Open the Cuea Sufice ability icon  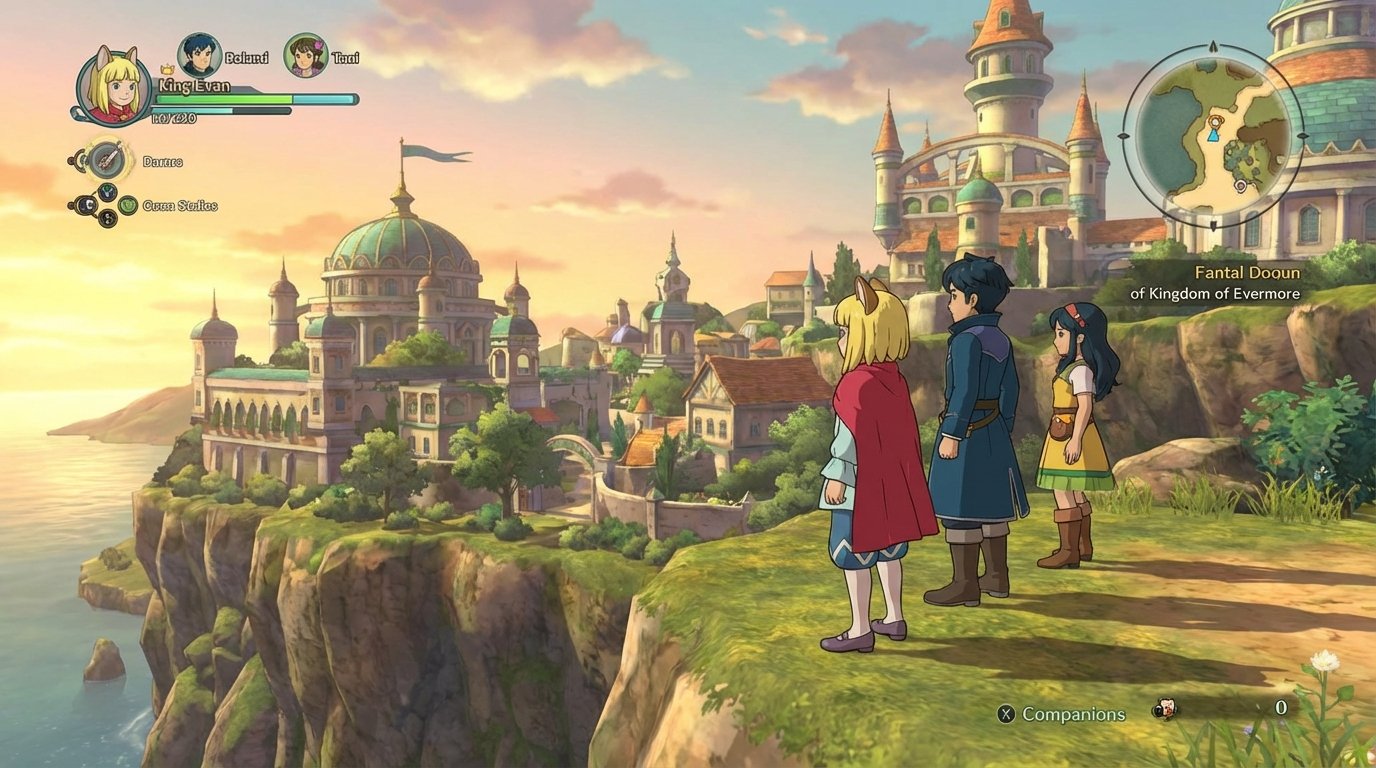point(128,205)
